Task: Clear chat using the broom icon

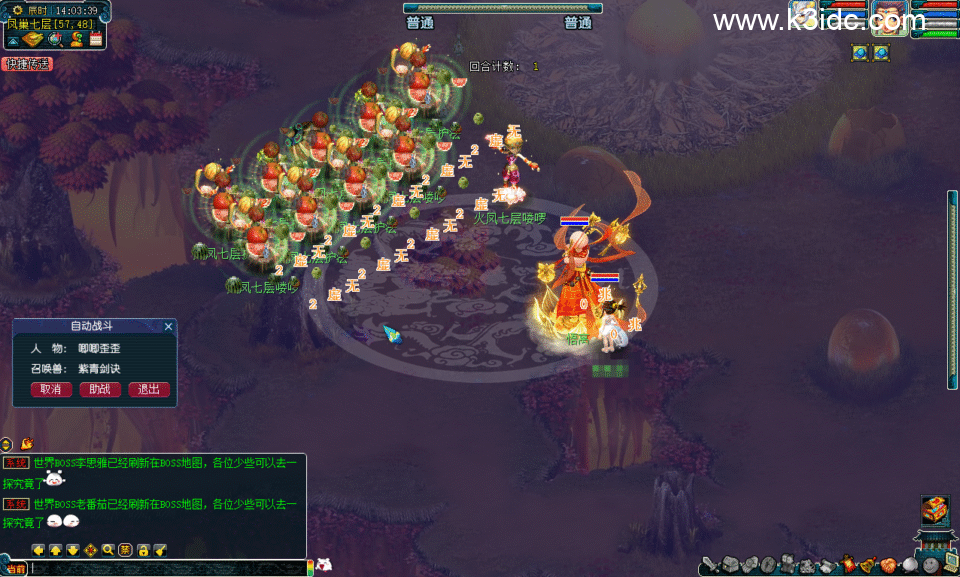Action: [159, 549]
